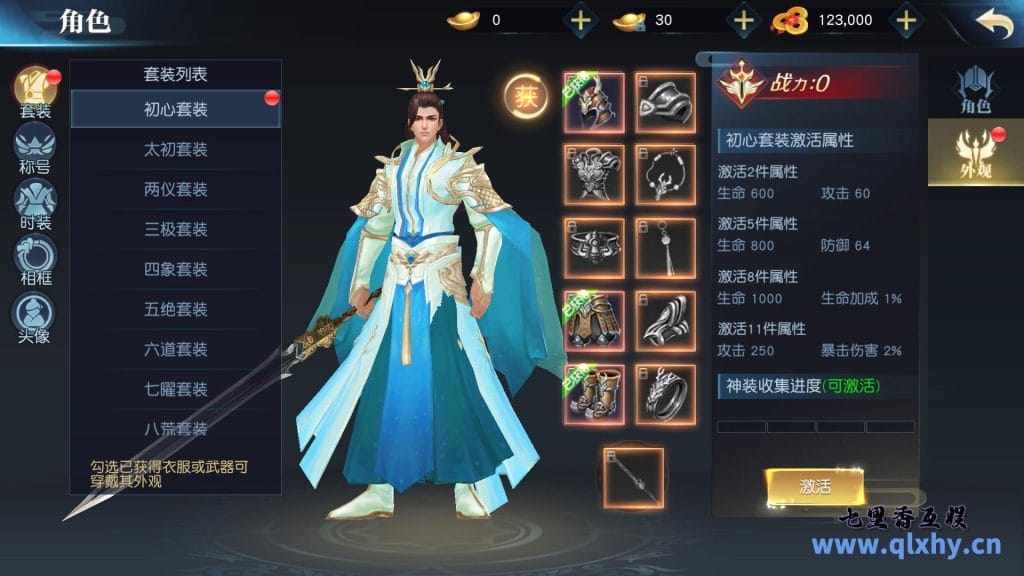Select the 外观 appearance tab
Viewport: 1024px width, 576px height.
975,152
